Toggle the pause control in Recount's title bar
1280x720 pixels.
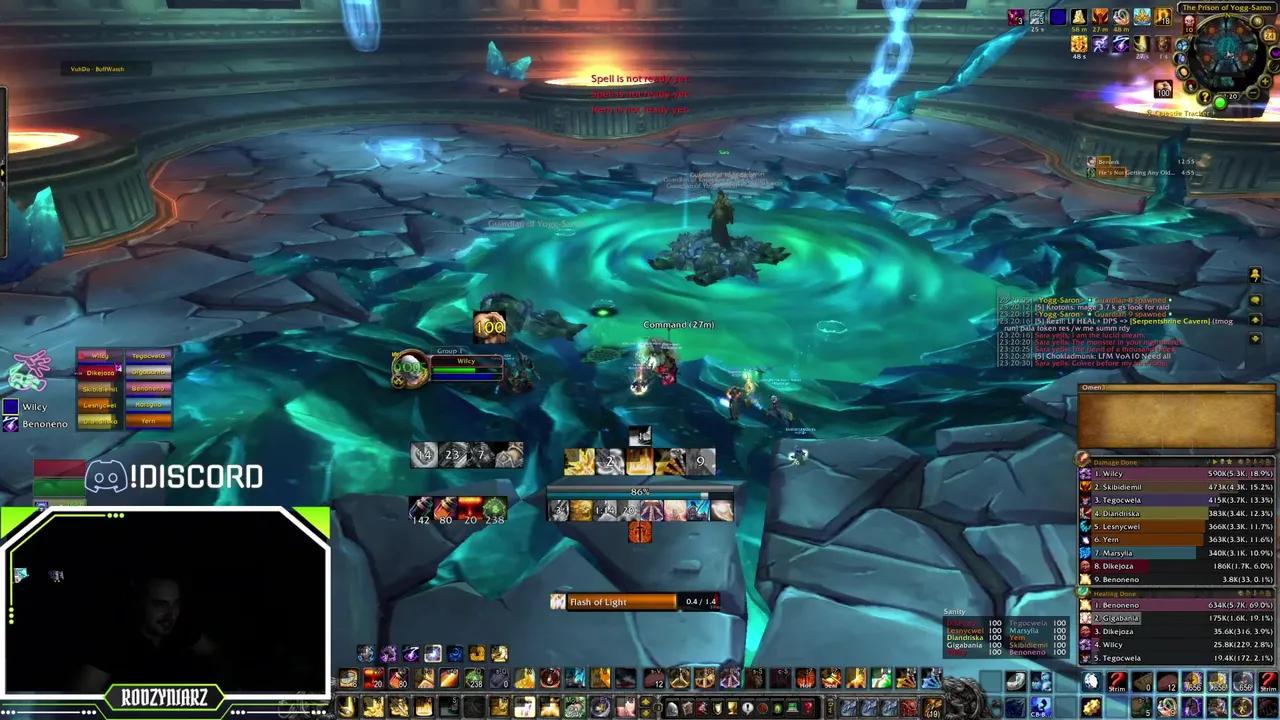pyautogui.click(x=1215, y=461)
